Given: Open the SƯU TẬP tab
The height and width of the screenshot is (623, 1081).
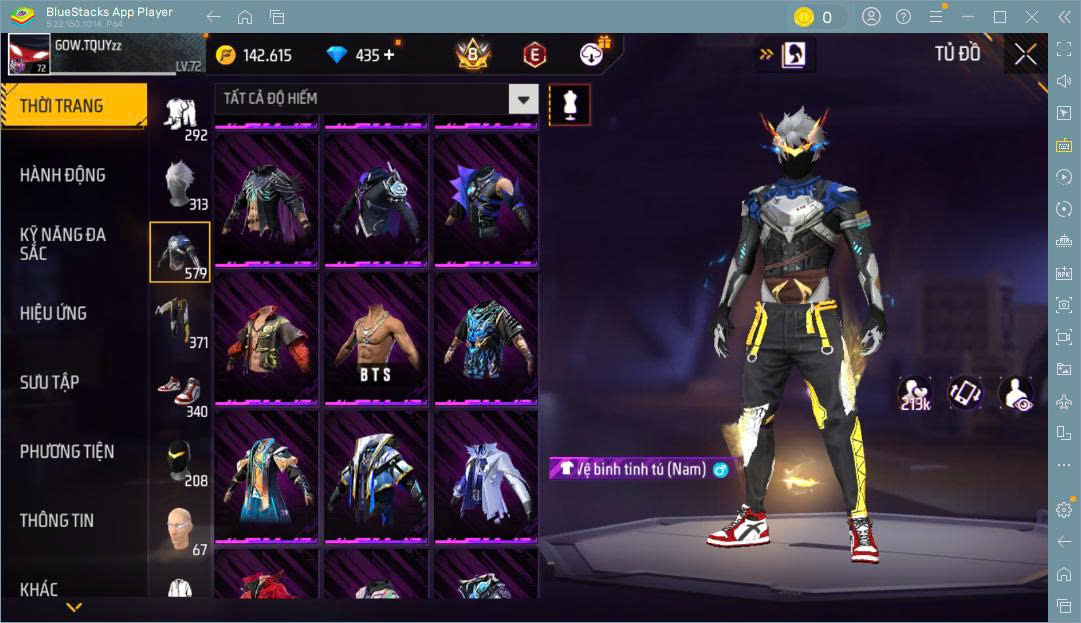Looking at the screenshot, I should click(x=49, y=382).
